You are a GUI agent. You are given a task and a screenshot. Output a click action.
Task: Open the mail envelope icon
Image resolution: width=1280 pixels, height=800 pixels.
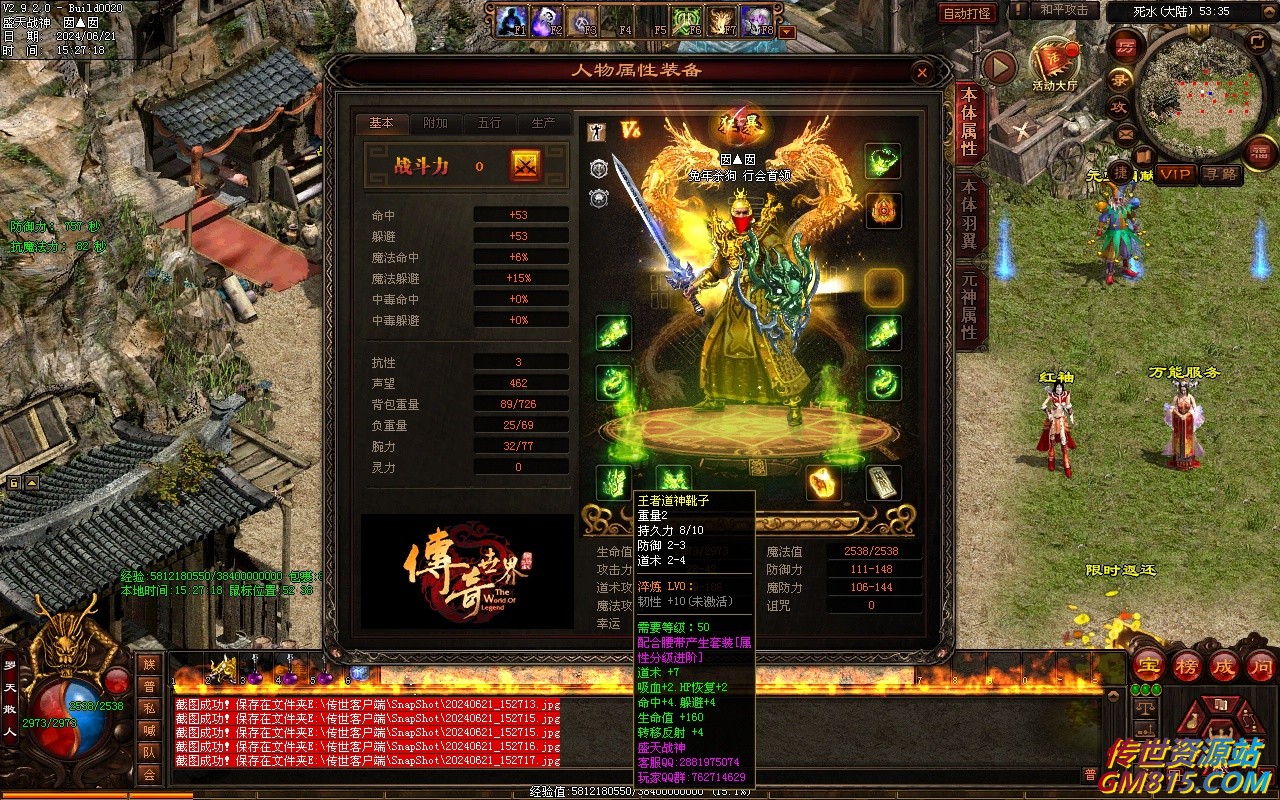coord(1125,133)
